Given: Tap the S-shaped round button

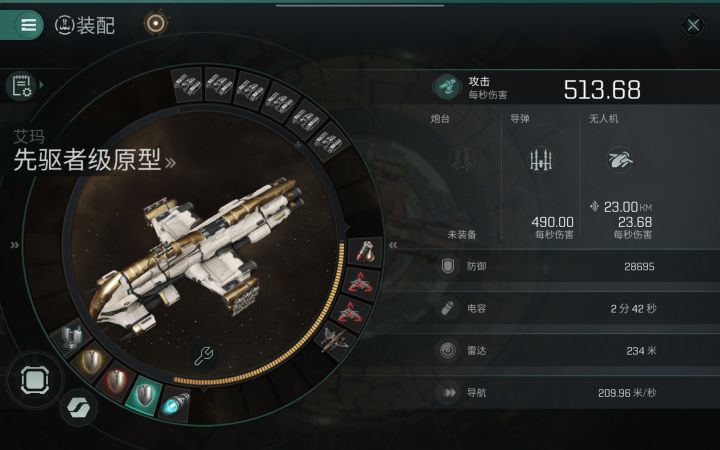Looking at the screenshot, I should pyautogui.click(x=75, y=408).
